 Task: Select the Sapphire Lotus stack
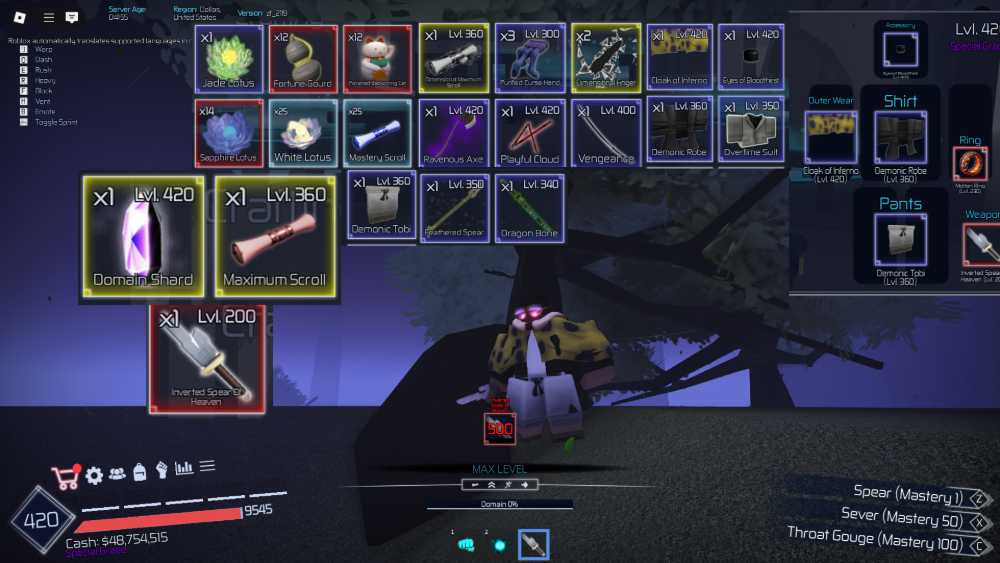click(x=229, y=132)
